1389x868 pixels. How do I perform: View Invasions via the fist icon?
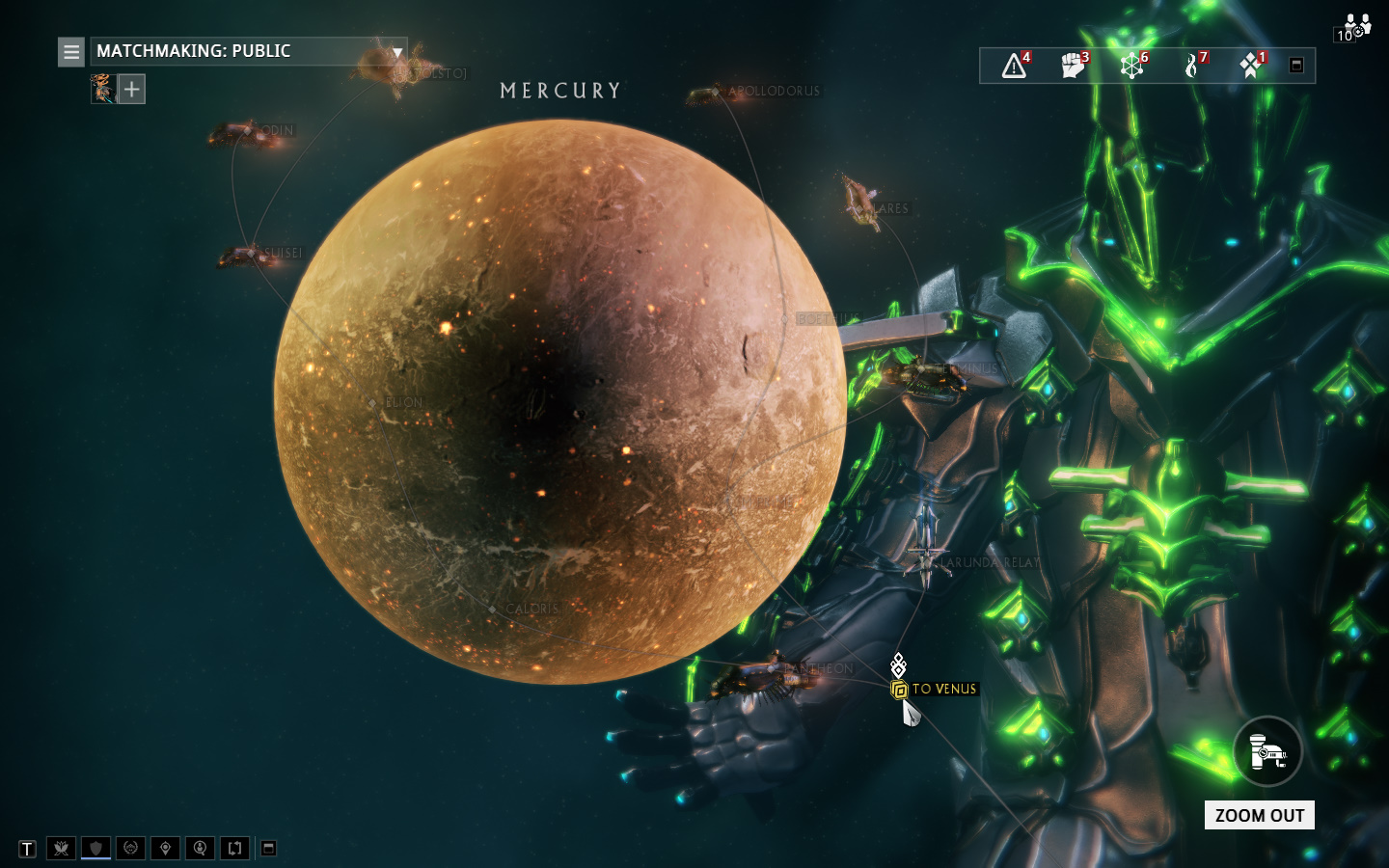point(1072,66)
